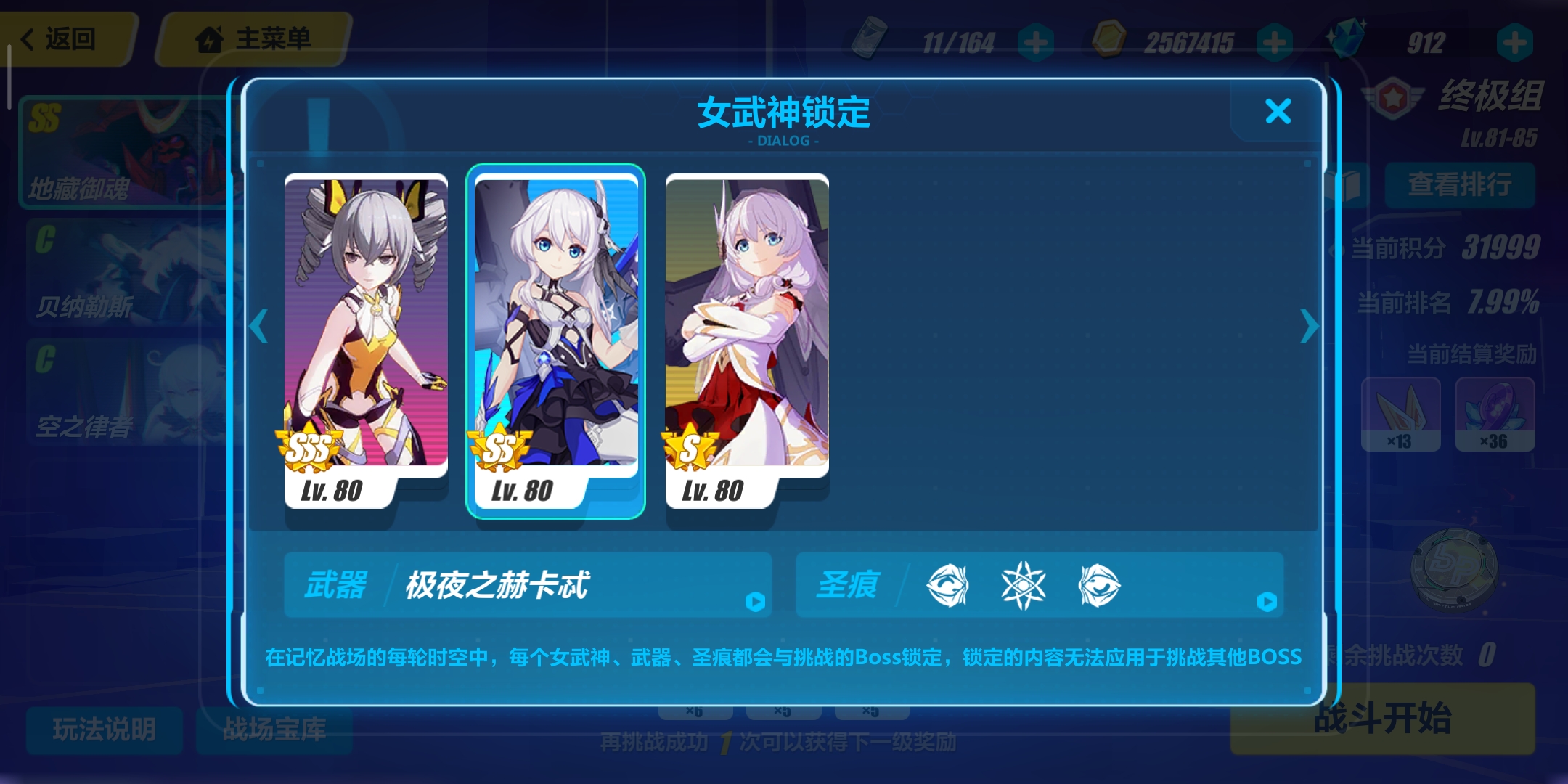Click the middle star-shaped stigmata icon
1568x784 pixels.
(x=1025, y=586)
